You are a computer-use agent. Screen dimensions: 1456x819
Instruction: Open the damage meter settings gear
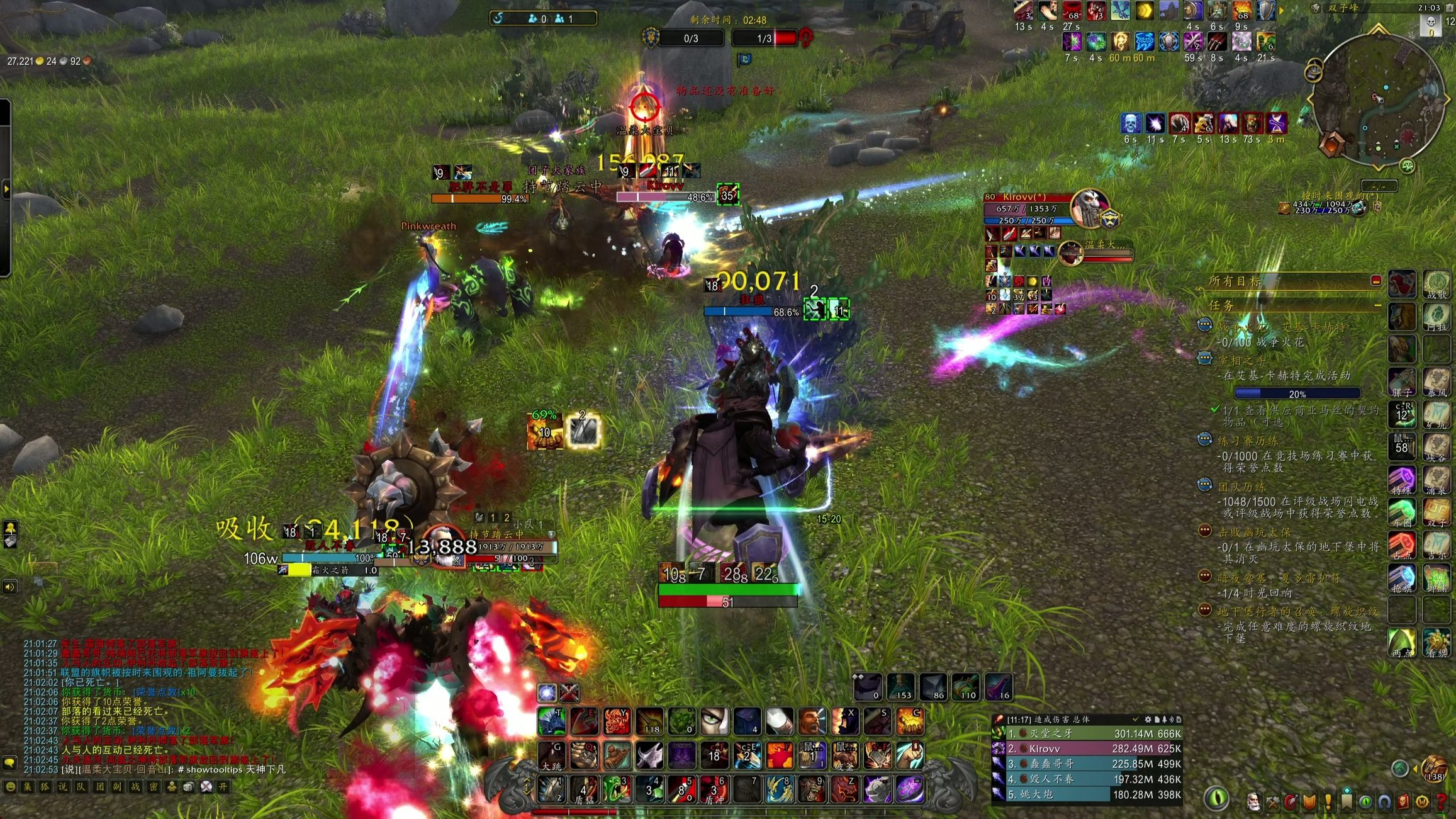coord(1148,719)
